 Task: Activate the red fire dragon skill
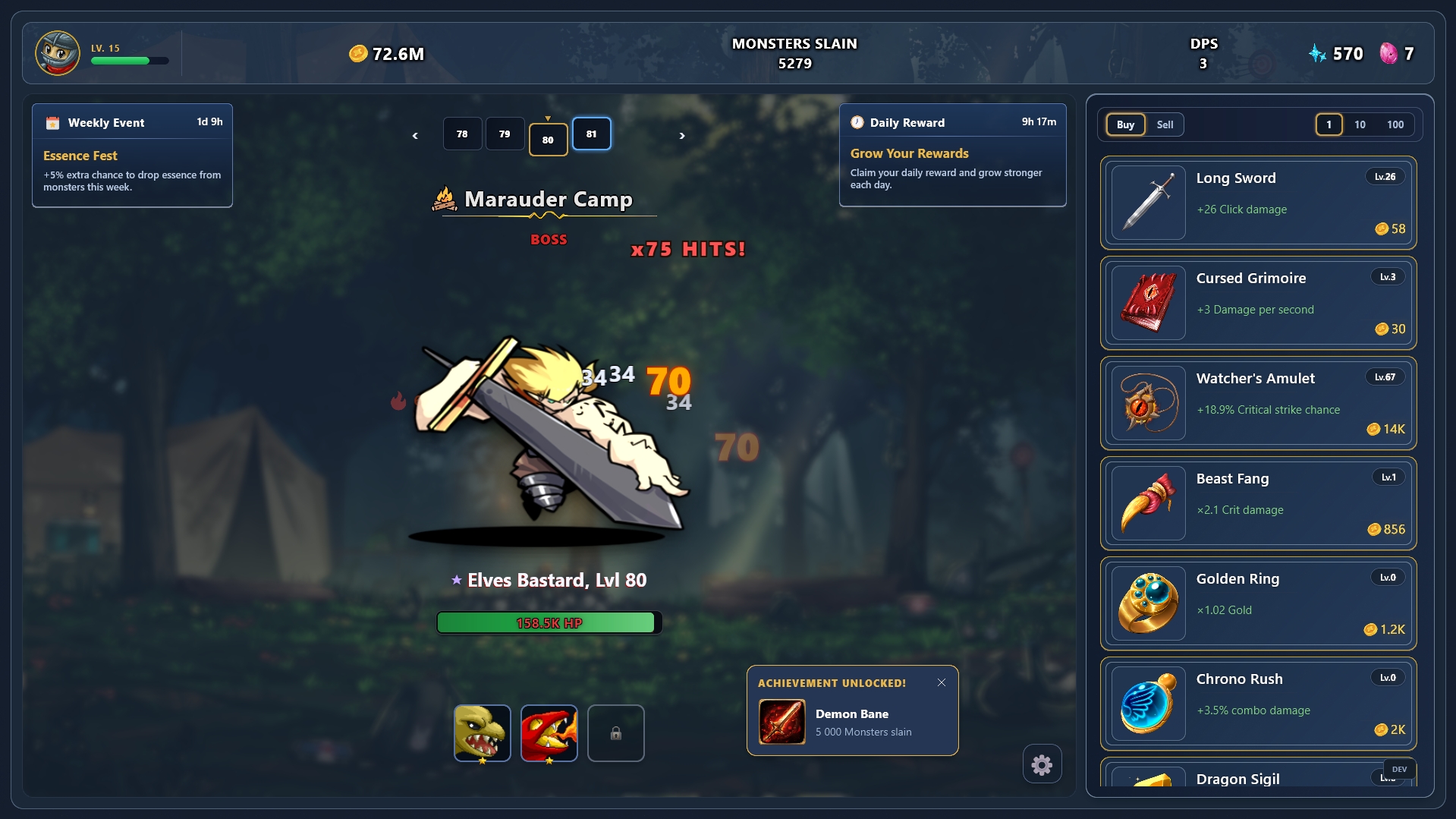click(x=549, y=732)
